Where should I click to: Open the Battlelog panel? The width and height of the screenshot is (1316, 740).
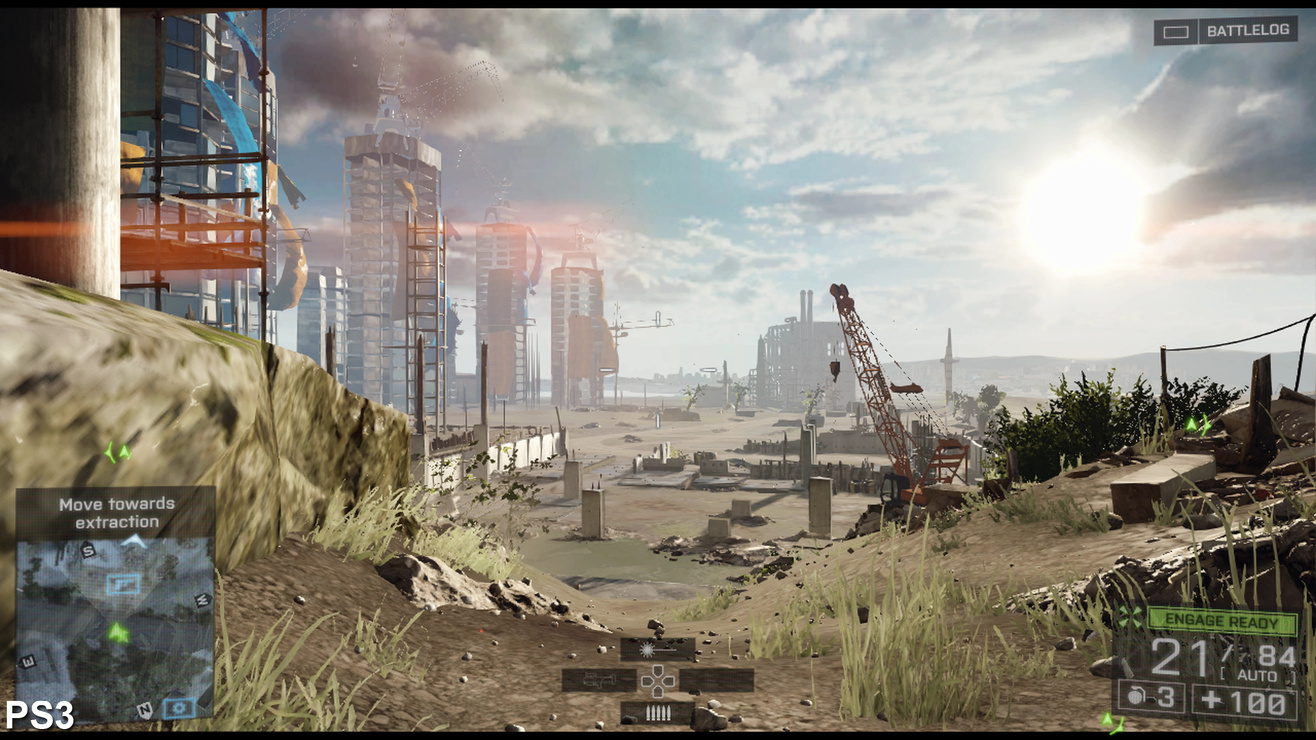click(1225, 31)
